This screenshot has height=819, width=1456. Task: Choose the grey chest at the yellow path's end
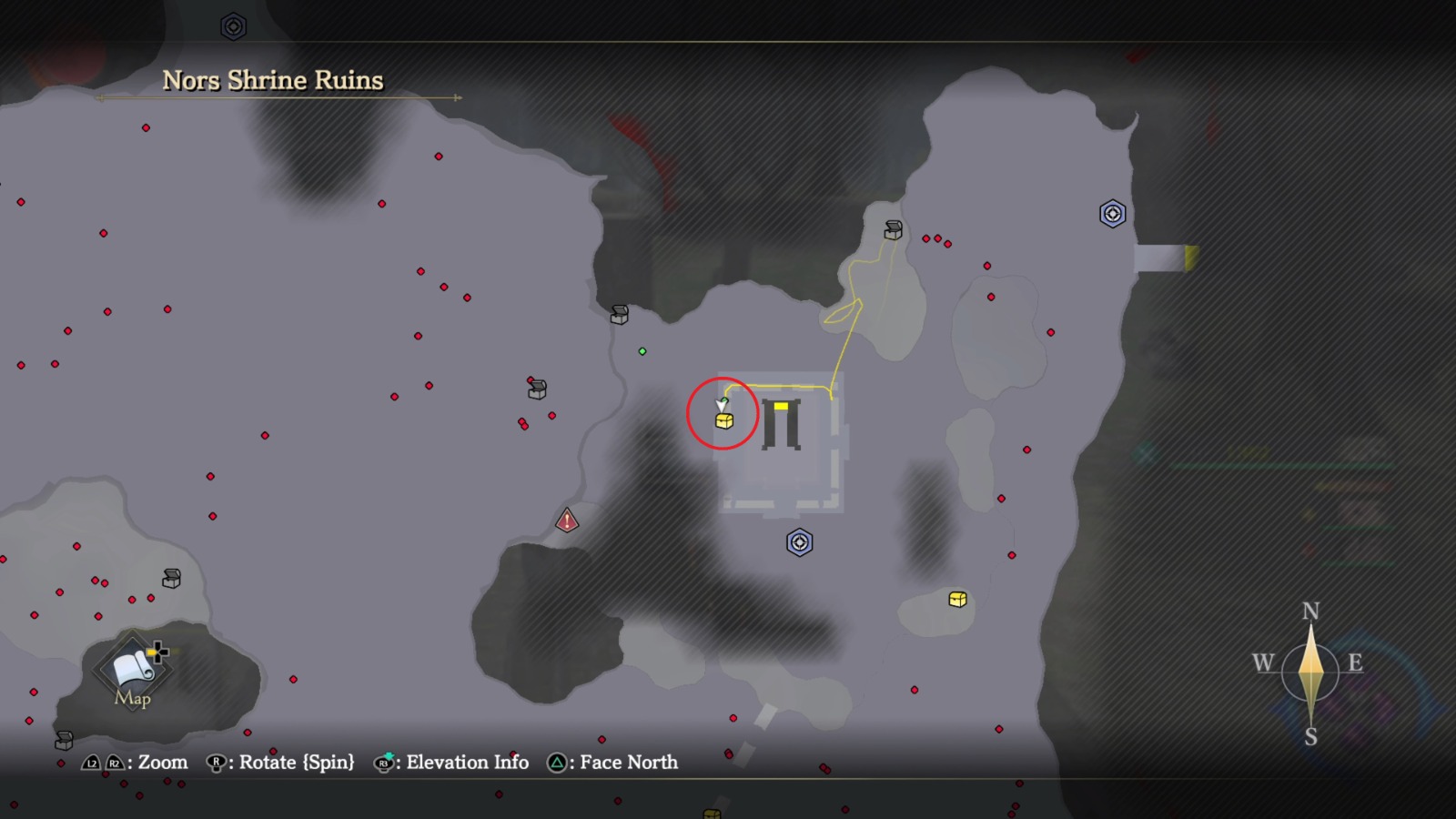tap(894, 230)
